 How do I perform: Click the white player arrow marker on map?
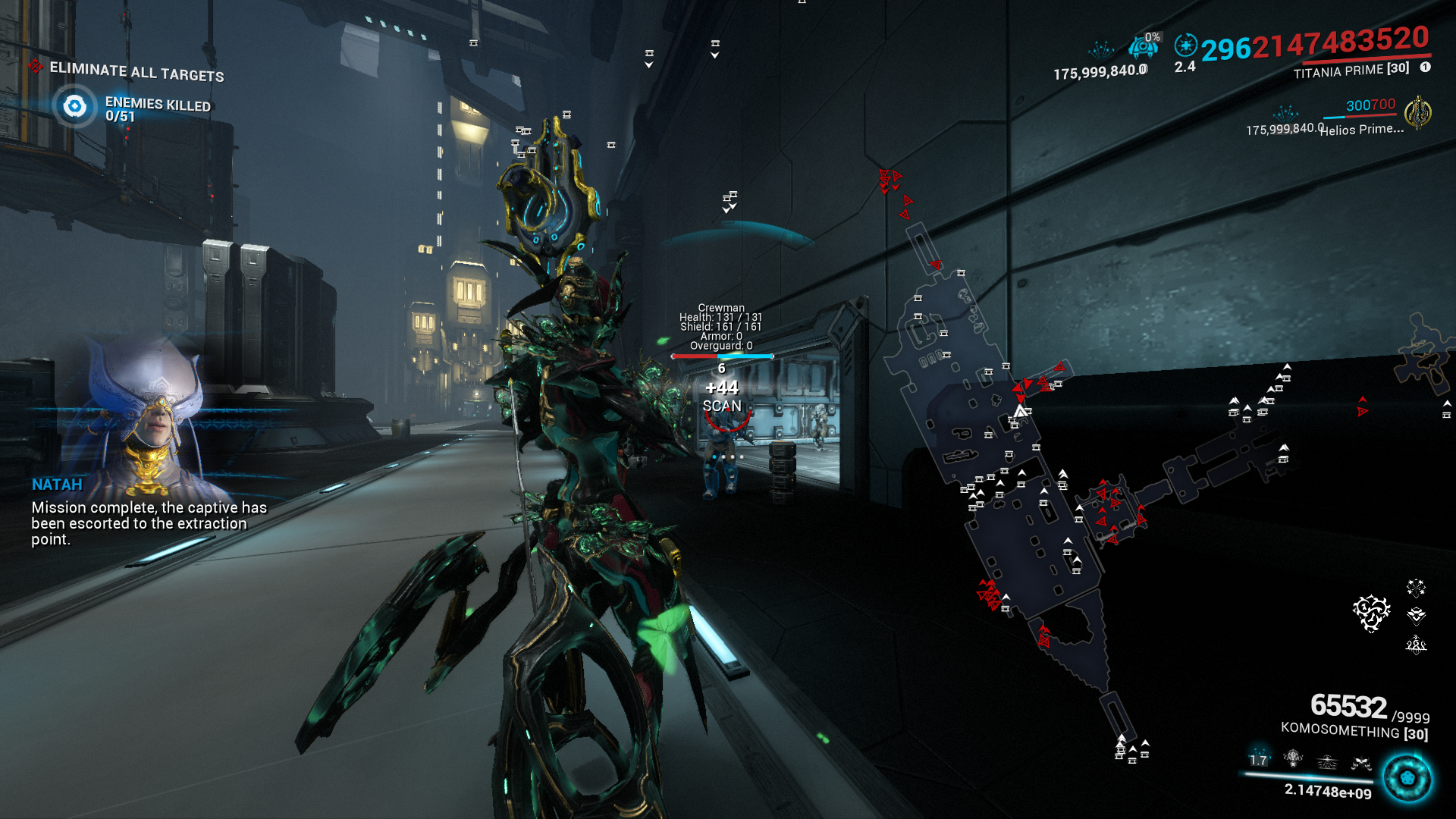(x=1021, y=411)
